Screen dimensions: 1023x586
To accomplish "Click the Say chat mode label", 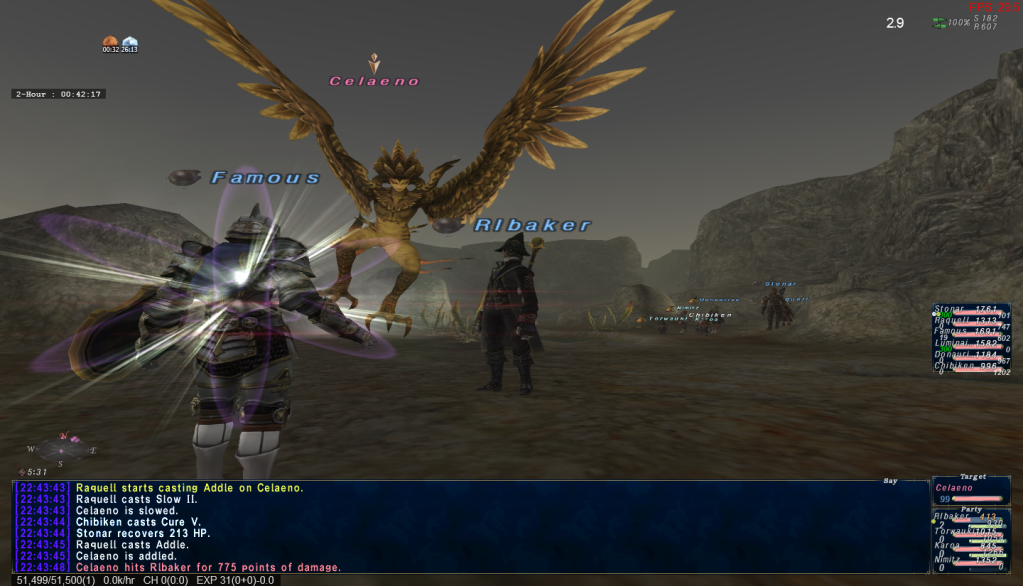I will pos(890,481).
